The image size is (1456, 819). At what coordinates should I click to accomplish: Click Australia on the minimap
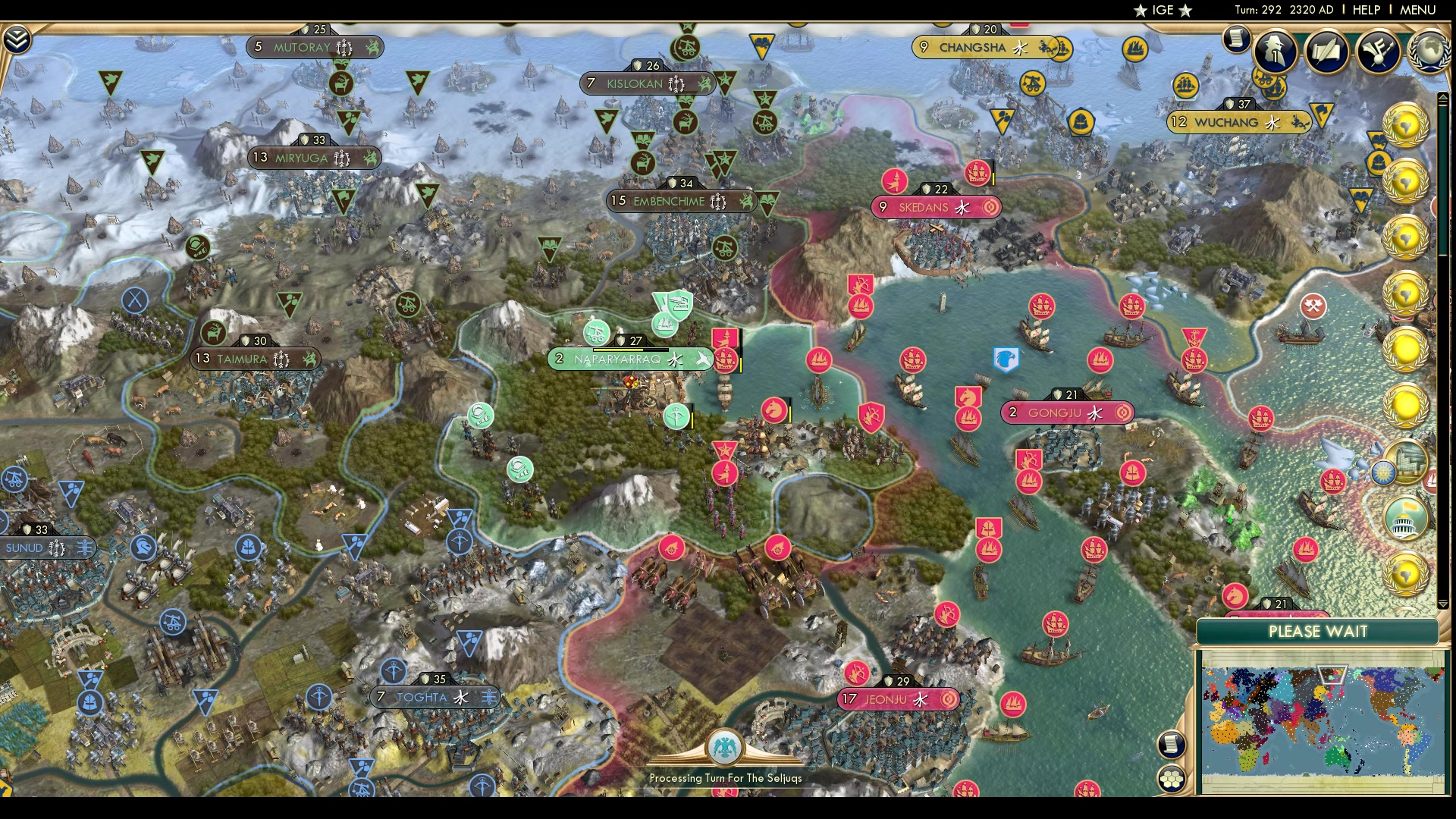[1335, 756]
